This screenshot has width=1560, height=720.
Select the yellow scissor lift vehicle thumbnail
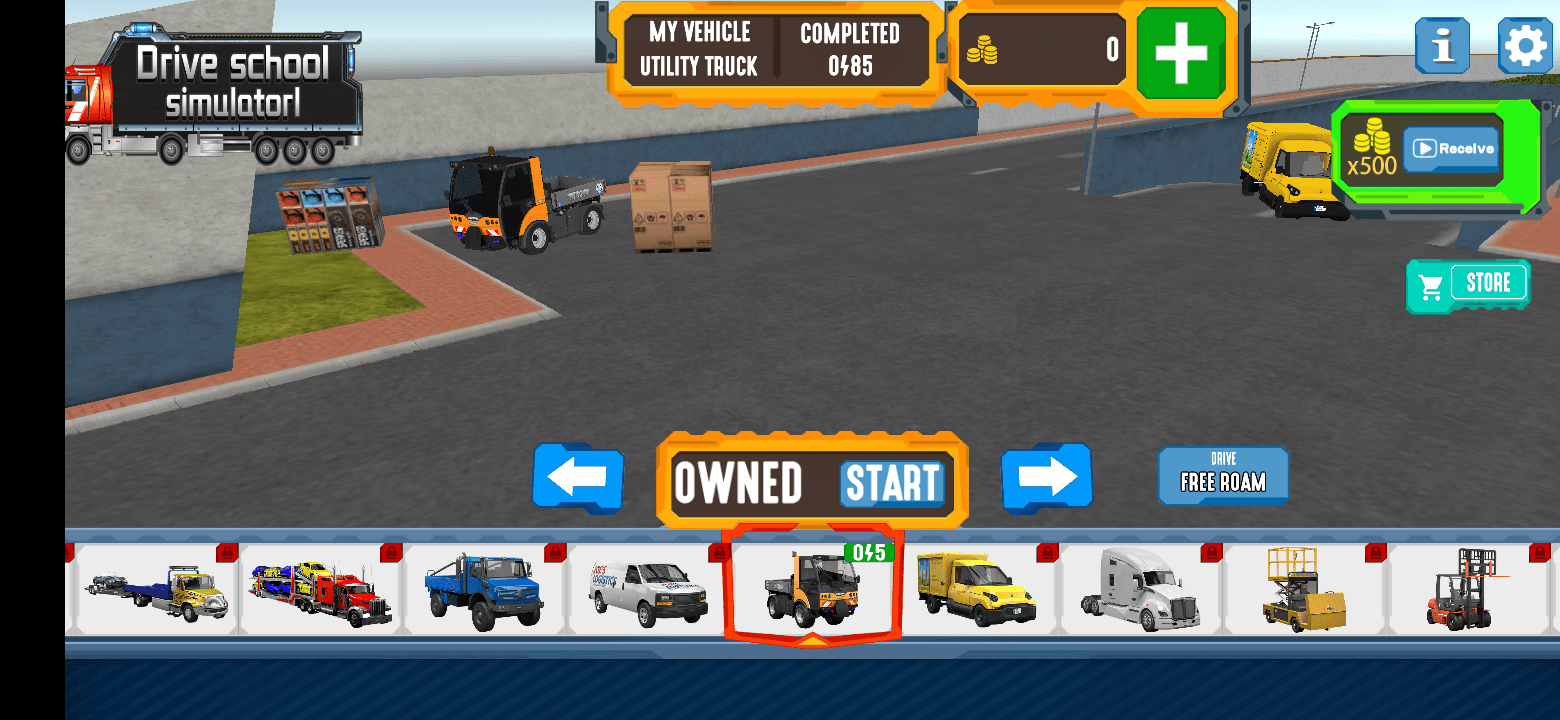1304,590
